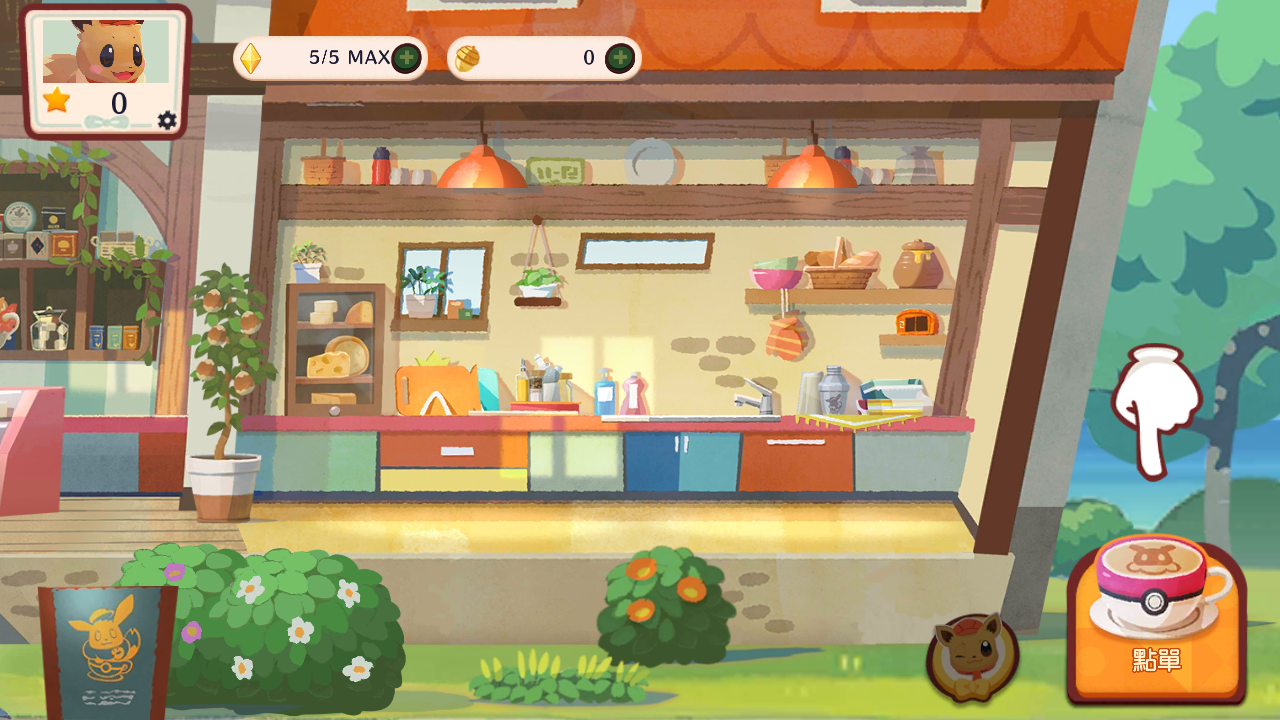
Task: Tap the Eevee waiter staff icon
Action: pos(971,657)
